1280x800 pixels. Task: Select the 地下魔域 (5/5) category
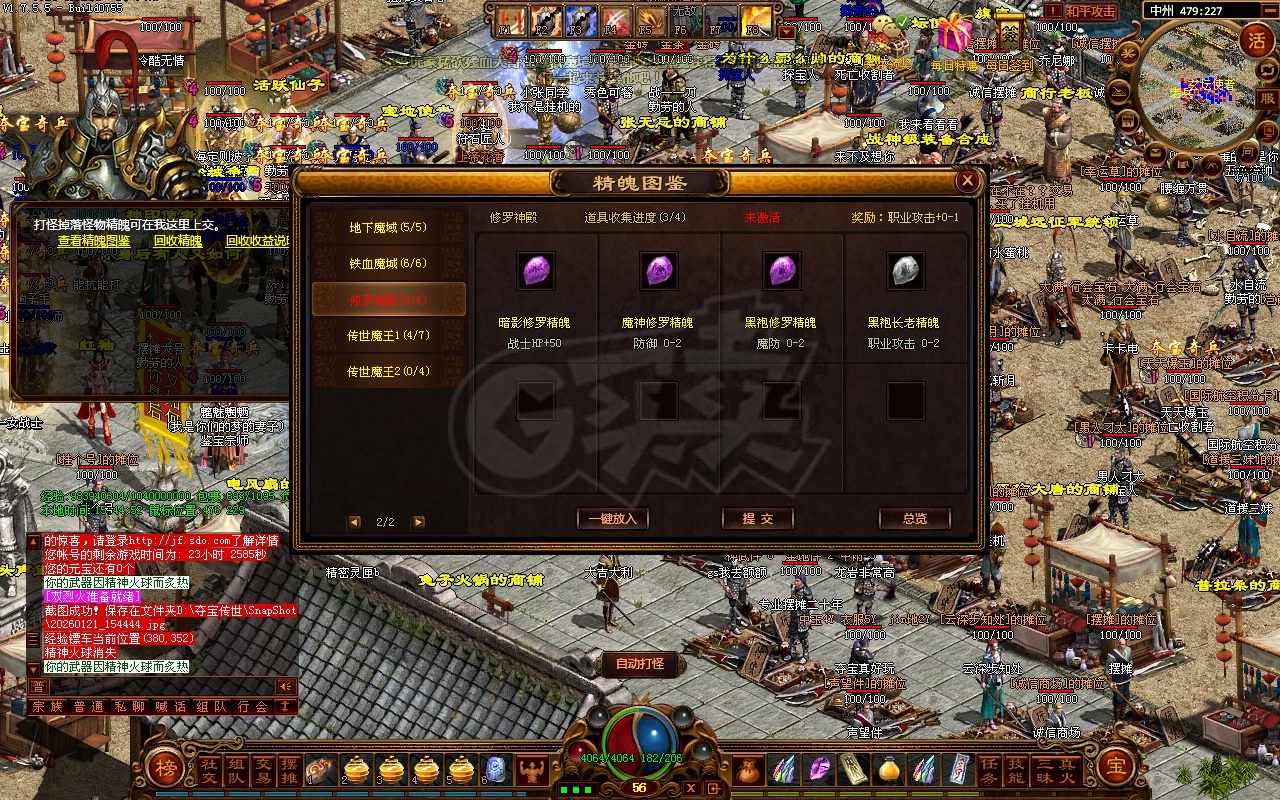pos(388,227)
